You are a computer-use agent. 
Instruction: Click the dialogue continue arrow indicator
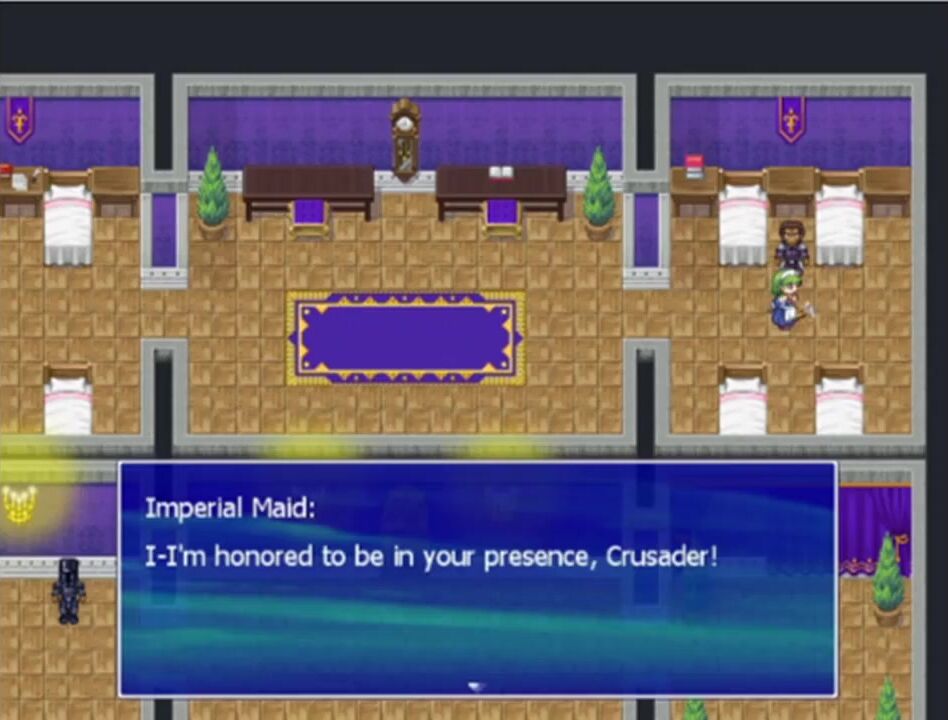(x=477, y=686)
